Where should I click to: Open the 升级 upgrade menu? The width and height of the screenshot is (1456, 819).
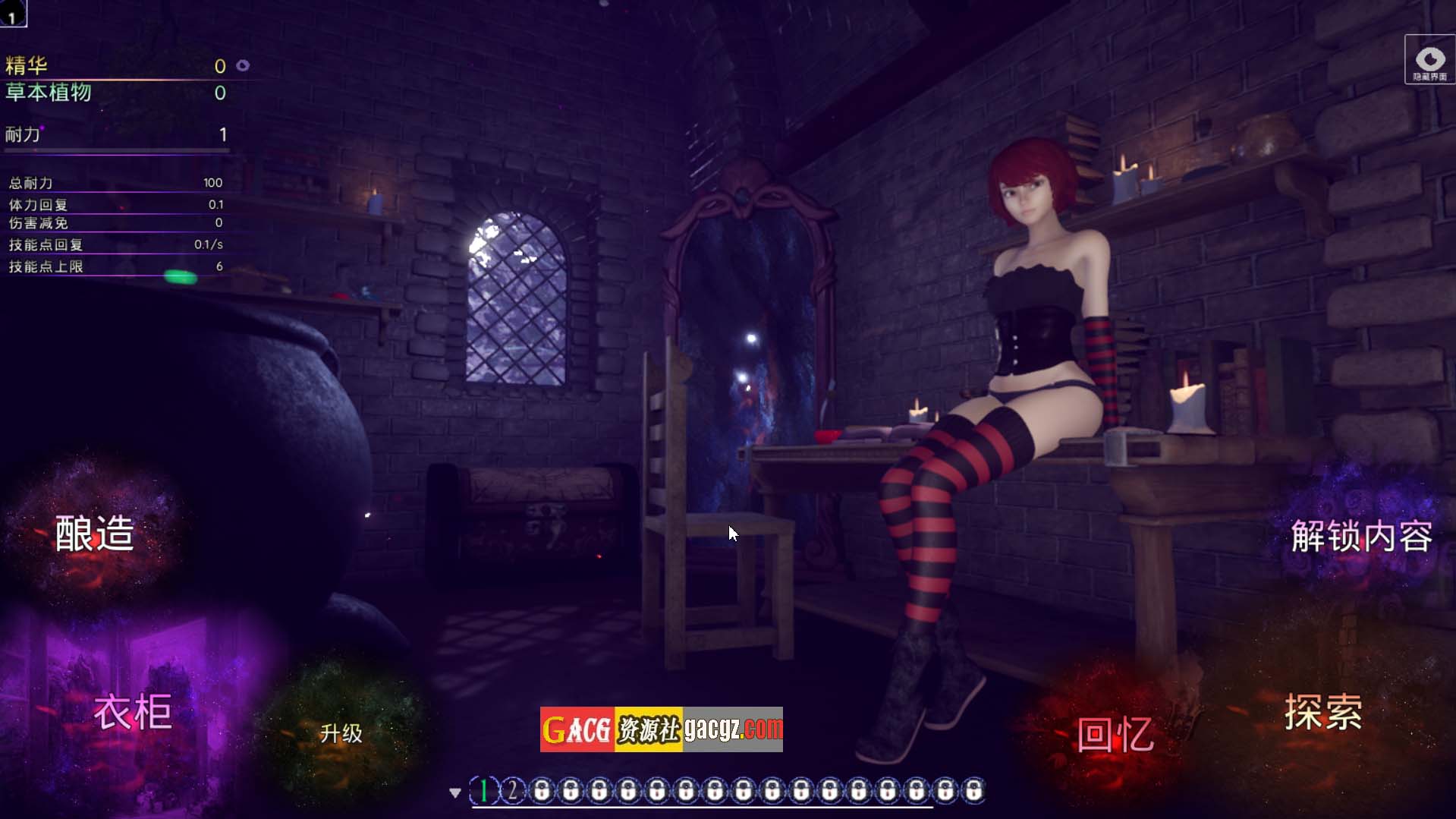point(341,733)
